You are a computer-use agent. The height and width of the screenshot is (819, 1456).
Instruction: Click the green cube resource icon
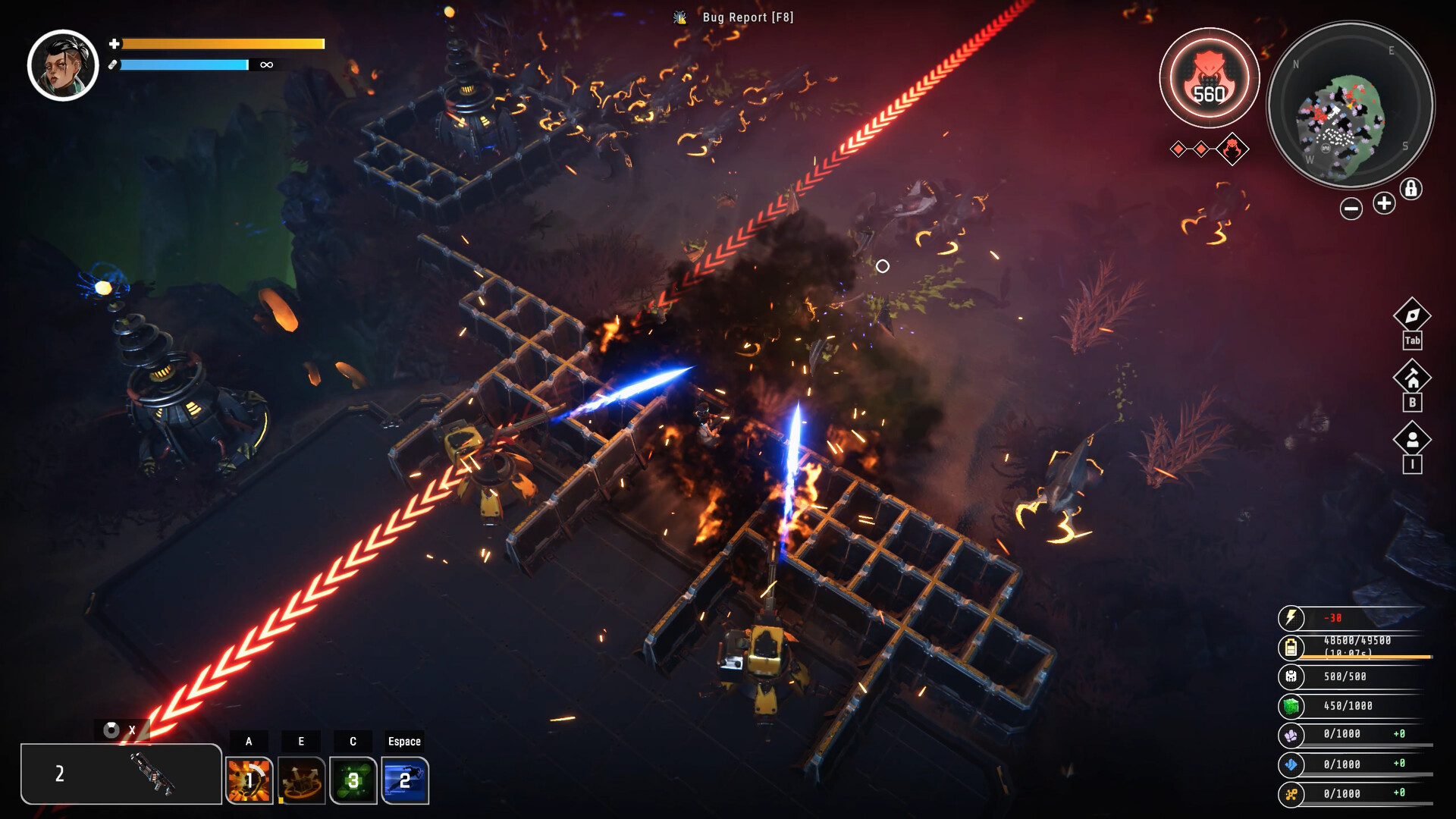(x=1291, y=707)
